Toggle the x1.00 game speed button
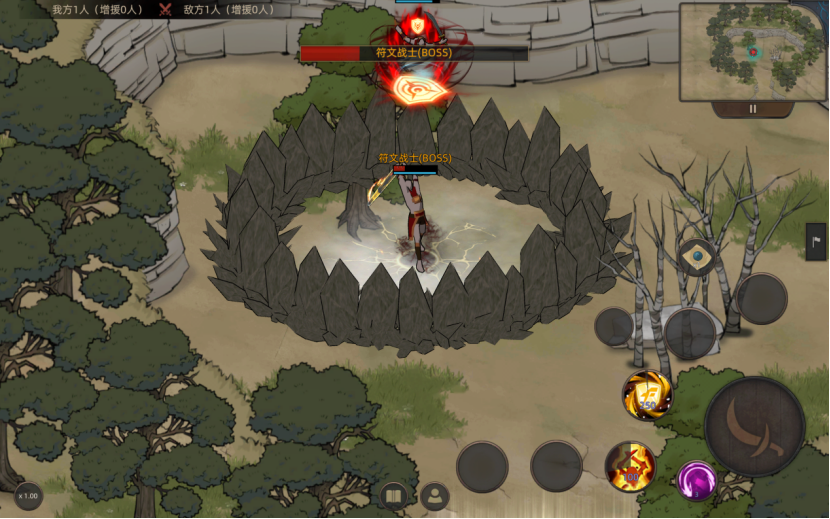 coord(28,496)
